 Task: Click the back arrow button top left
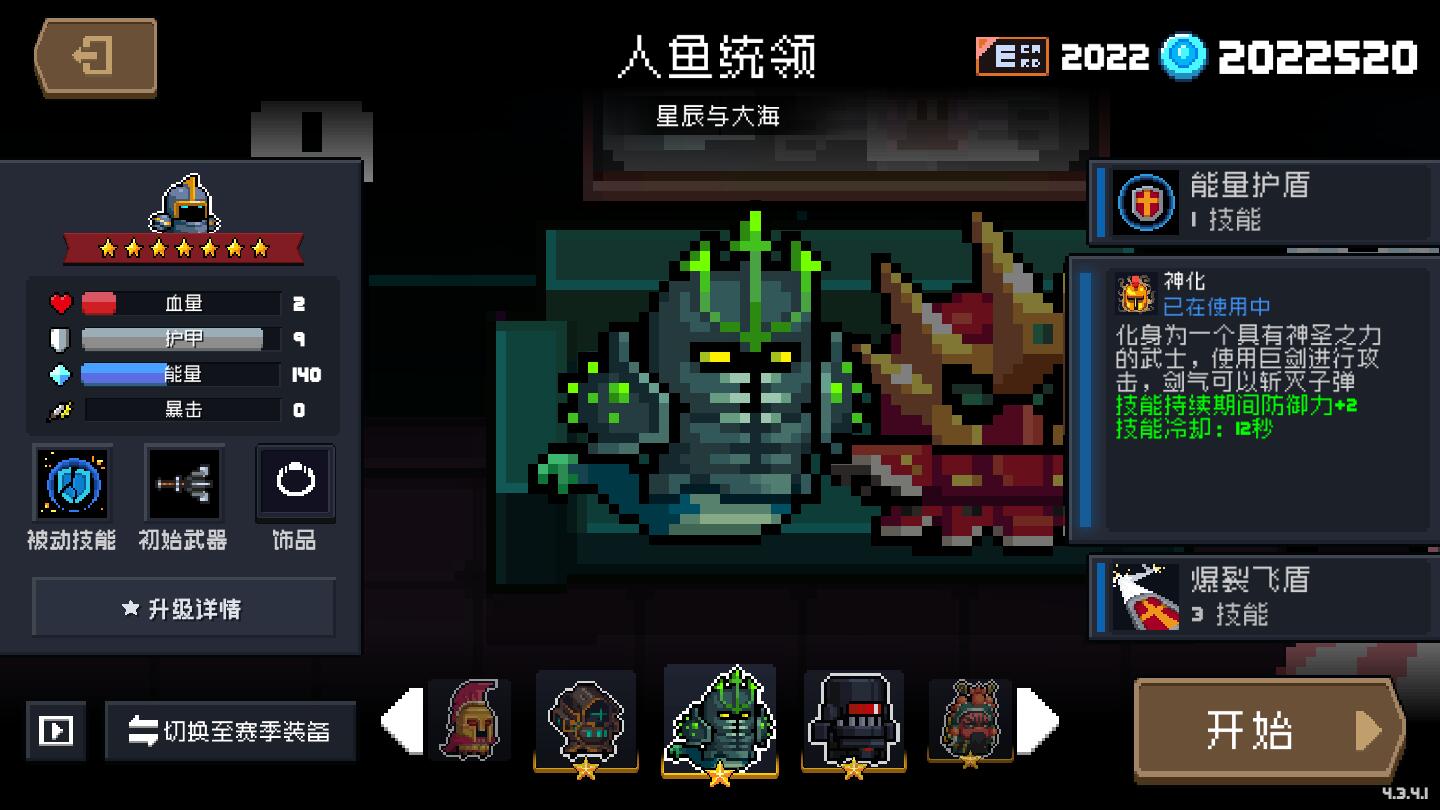[93, 56]
